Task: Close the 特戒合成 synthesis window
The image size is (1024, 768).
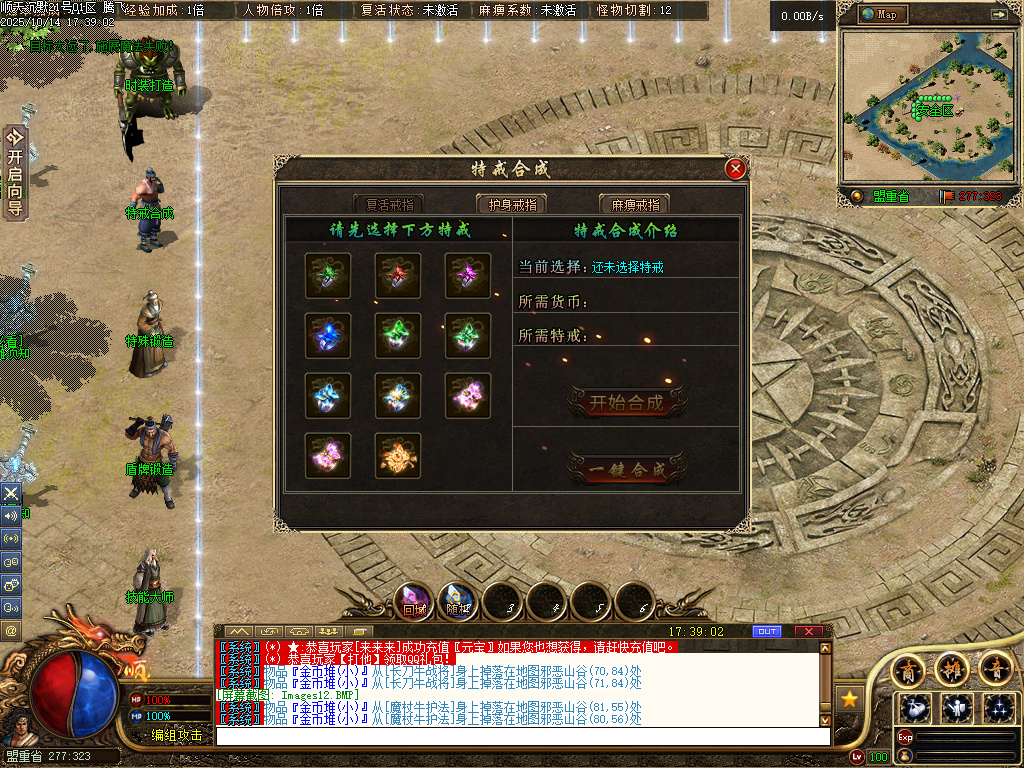Action: pos(736,169)
